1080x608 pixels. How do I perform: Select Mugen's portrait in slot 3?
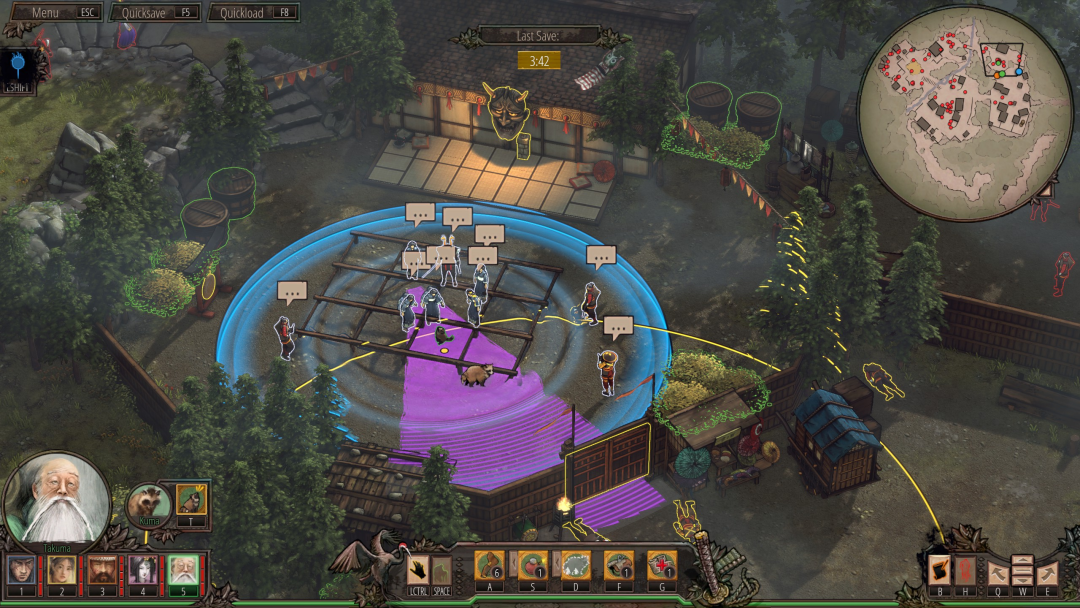pyautogui.click(x=101, y=570)
